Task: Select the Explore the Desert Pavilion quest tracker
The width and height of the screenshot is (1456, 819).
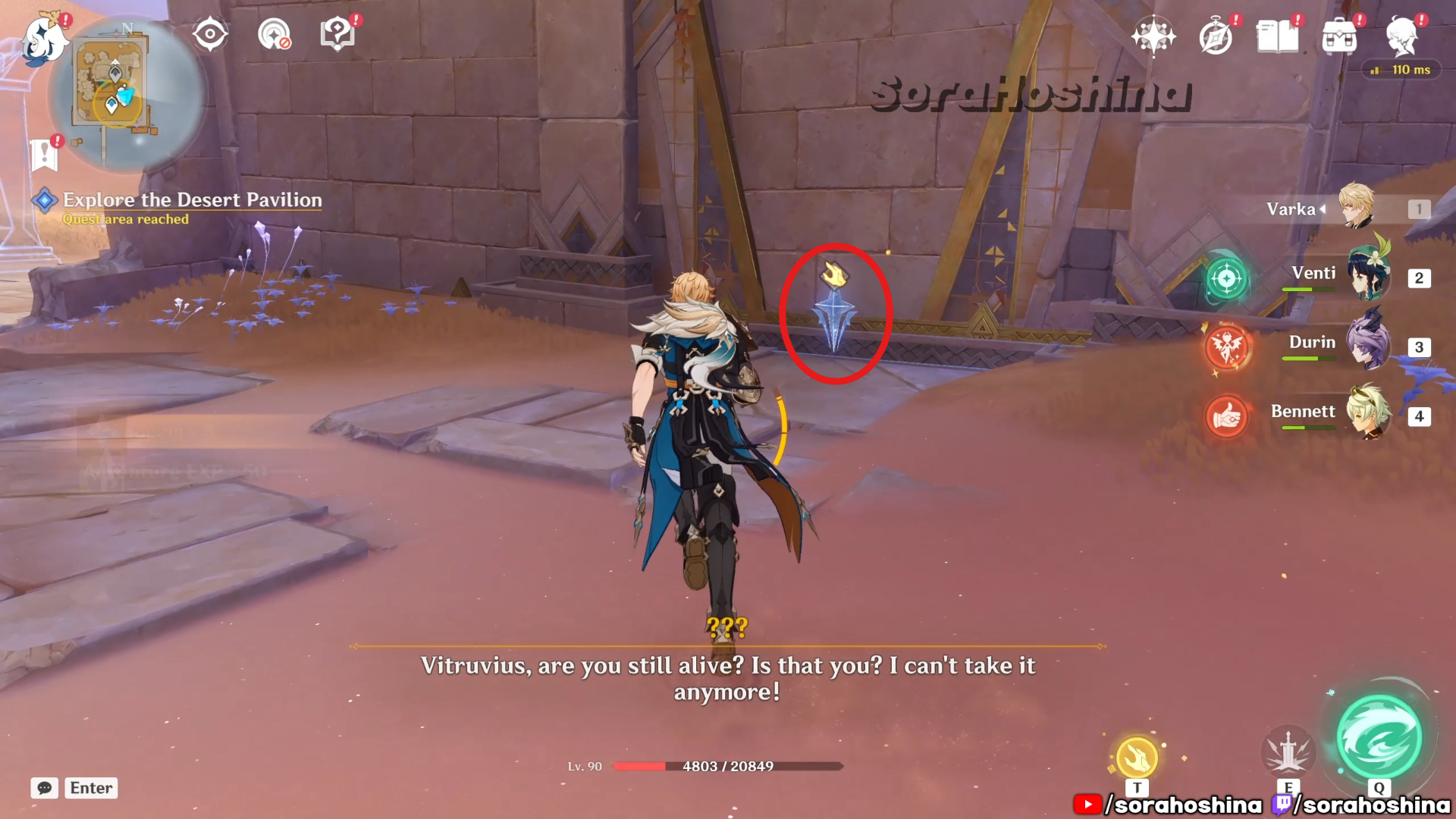Action: pos(192,200)
